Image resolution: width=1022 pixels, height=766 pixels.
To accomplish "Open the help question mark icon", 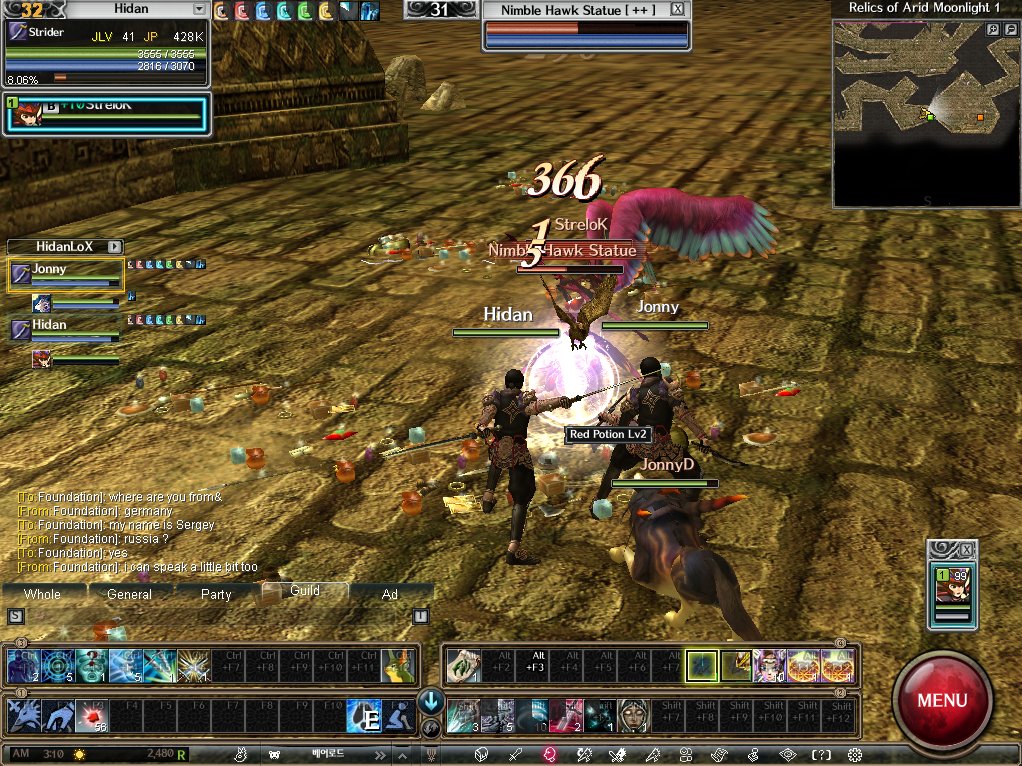I will pos(821,754).
